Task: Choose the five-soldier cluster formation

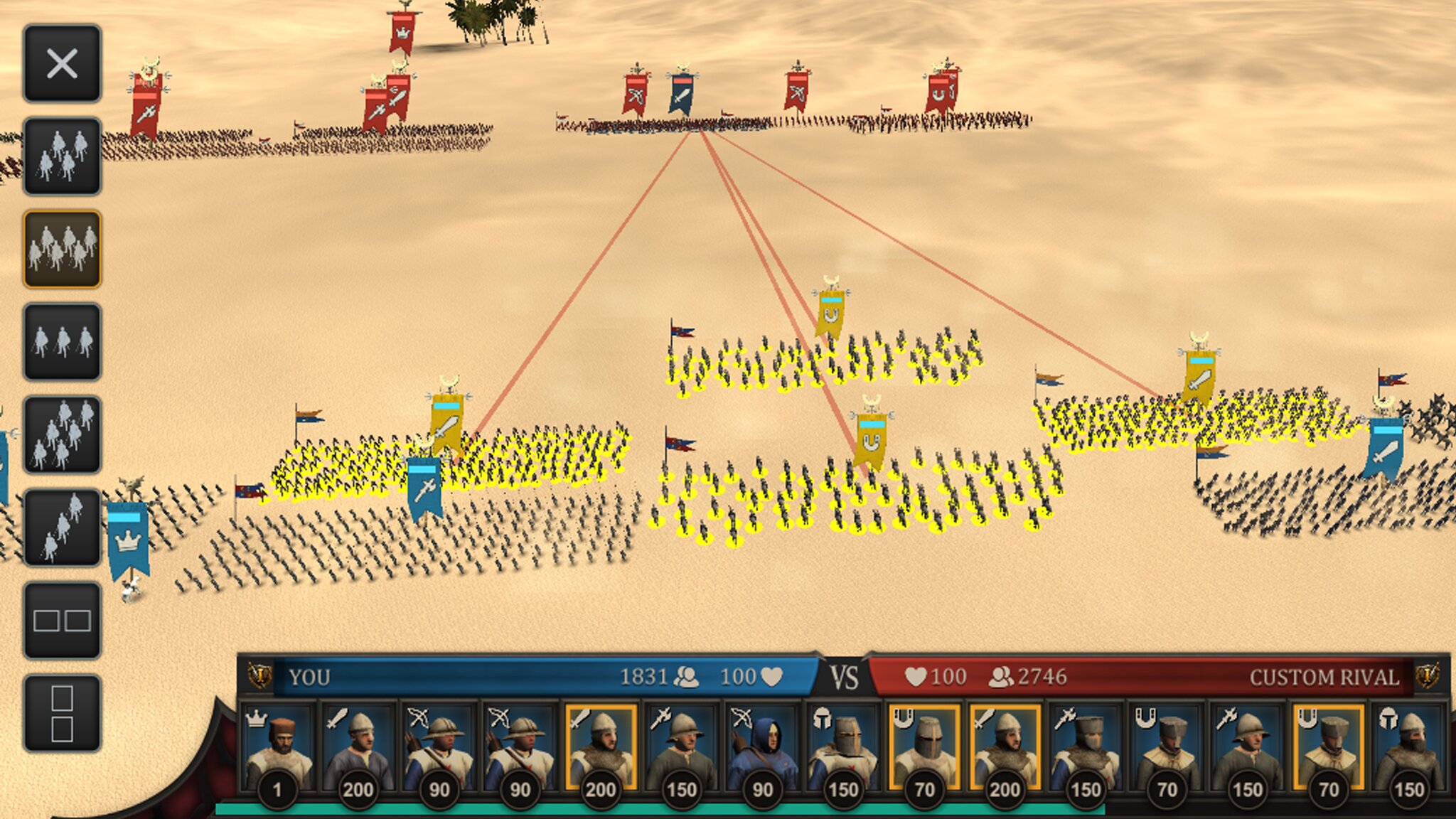Action: tap(62, 156)
